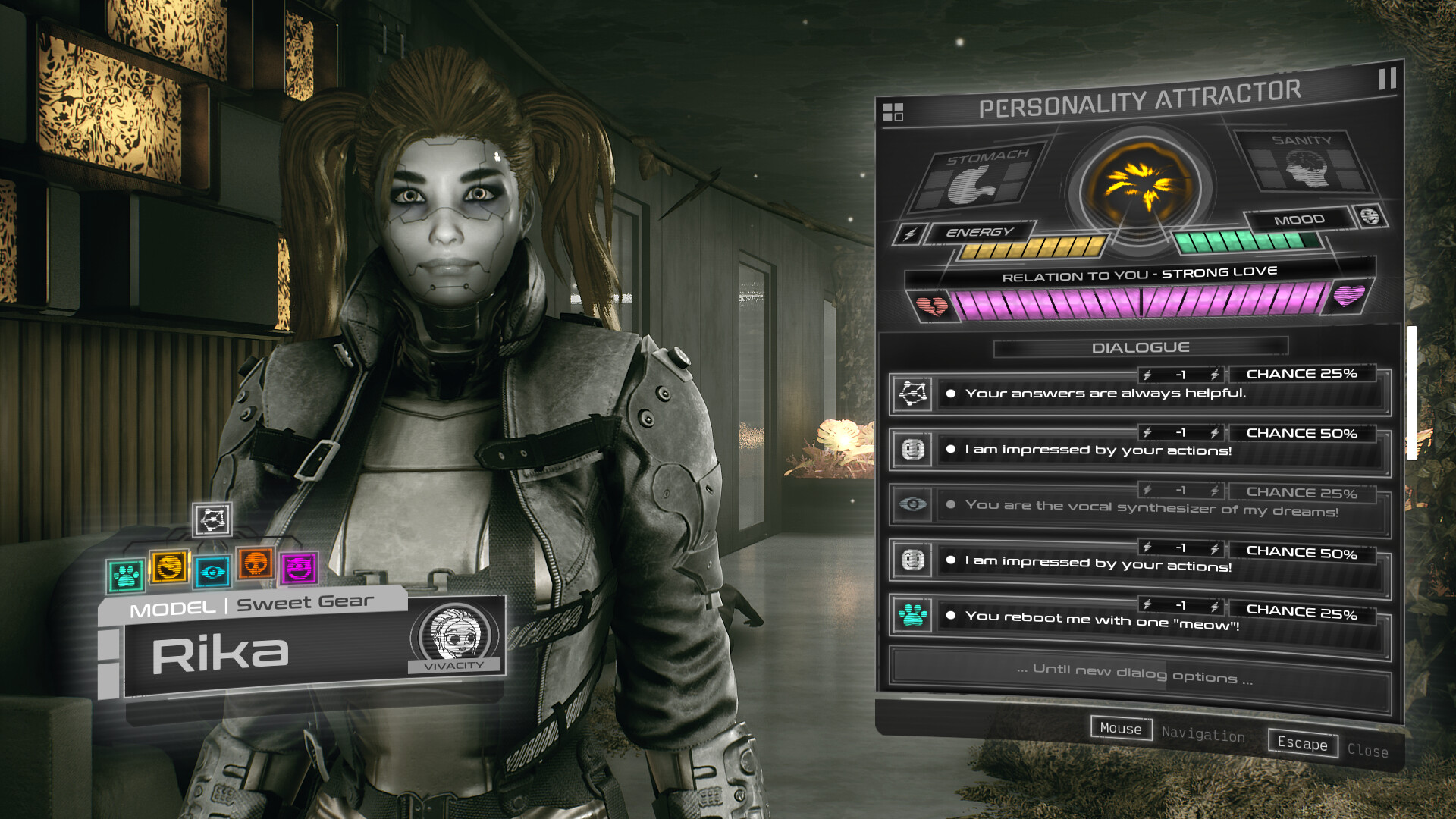
Task: Open the white neural-network icon above Rika's traits
Action: [x=212, y=521]
